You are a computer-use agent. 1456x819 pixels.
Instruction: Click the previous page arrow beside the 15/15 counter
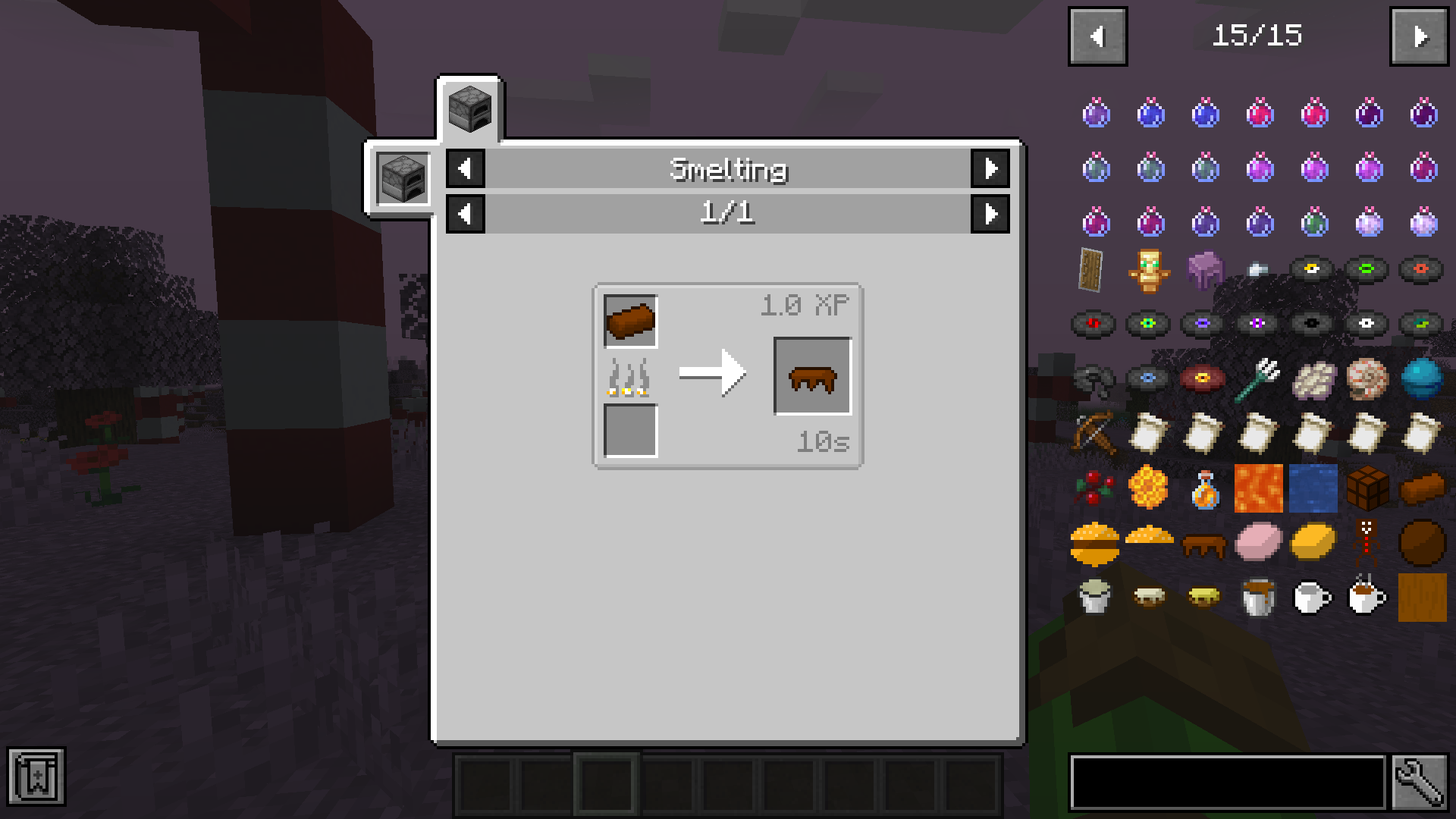pos(1097,36)
